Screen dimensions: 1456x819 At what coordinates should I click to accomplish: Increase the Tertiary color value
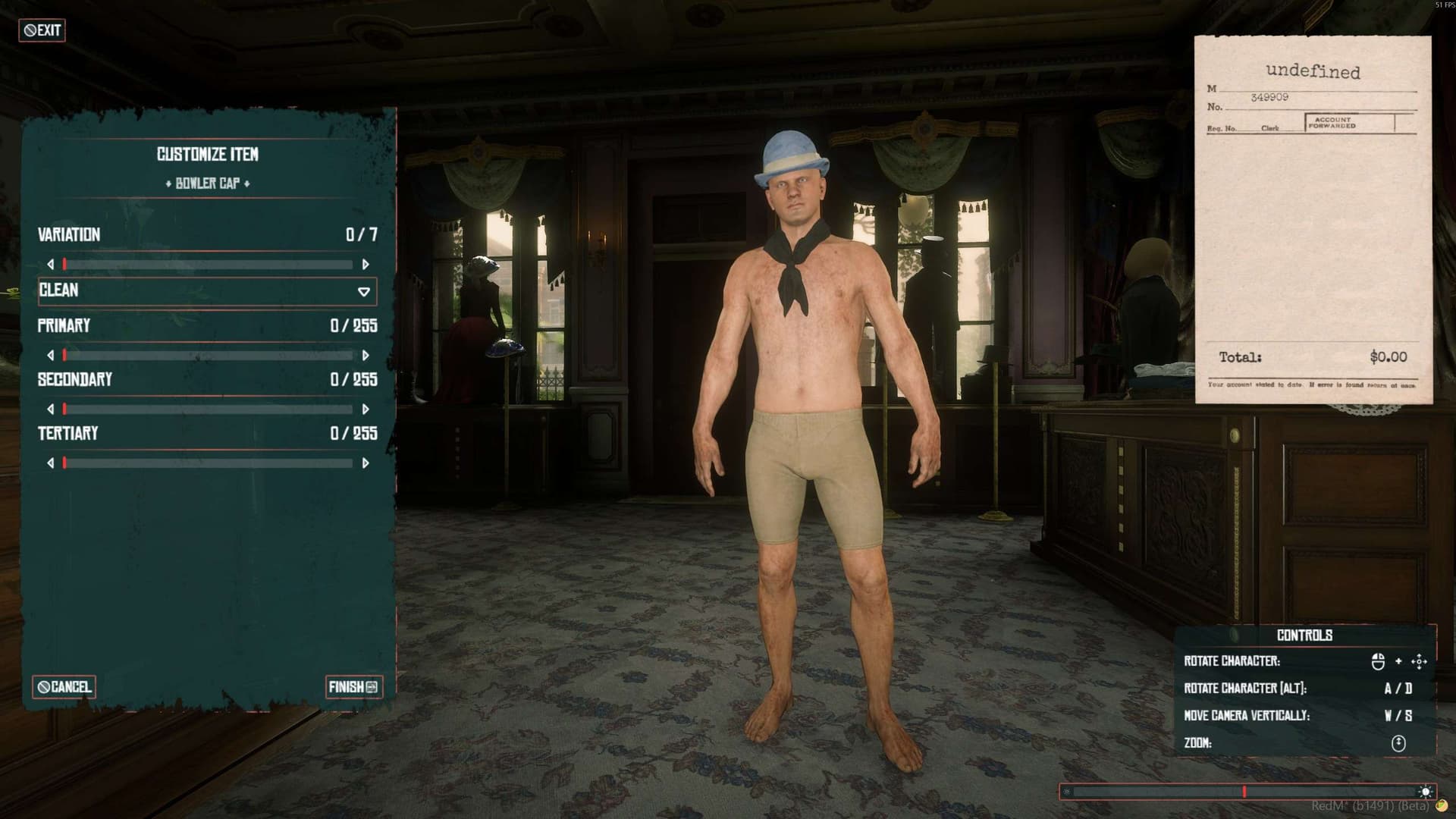tap(366, 463)
